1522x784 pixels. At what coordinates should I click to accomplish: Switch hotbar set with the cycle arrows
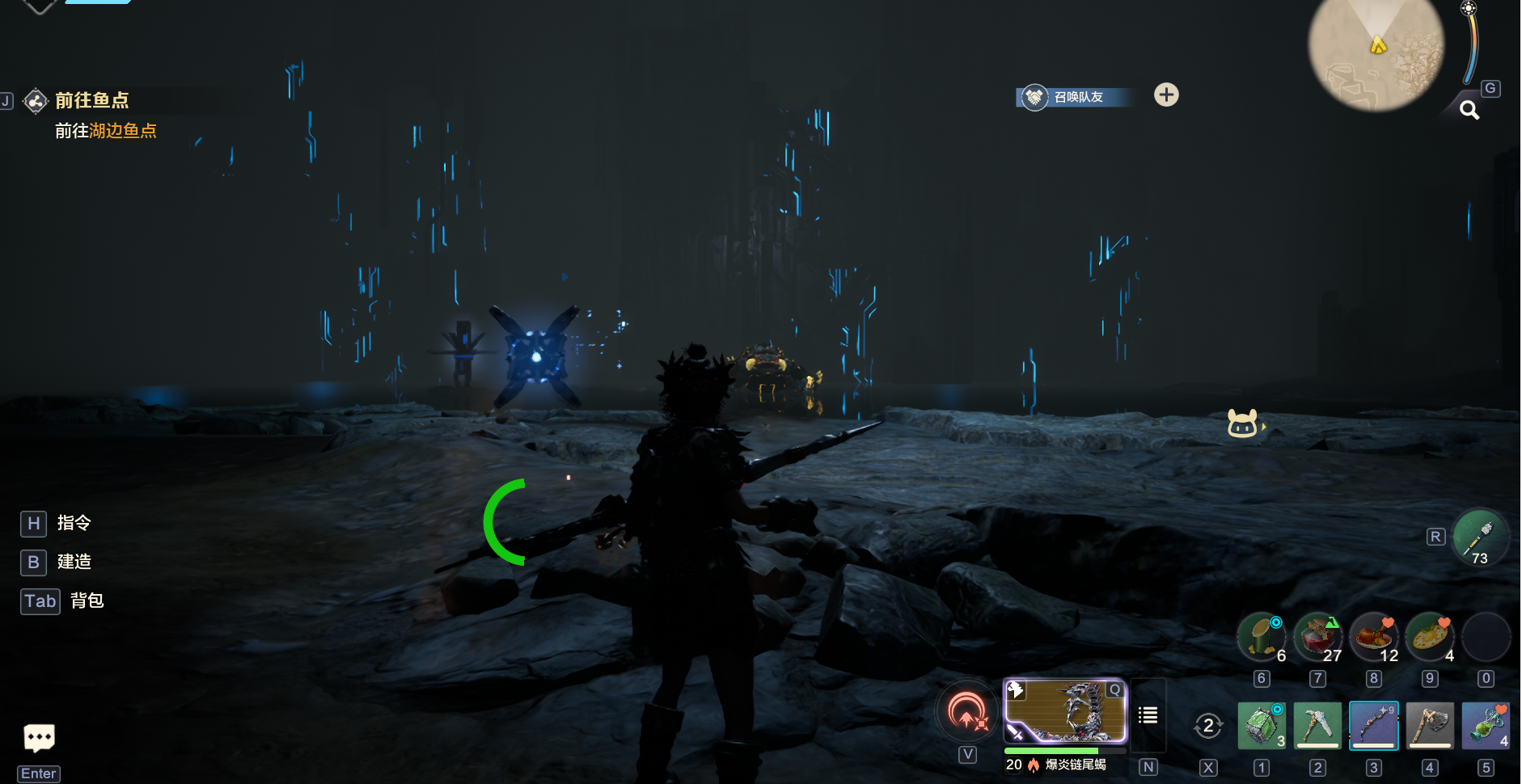pyautogui.click(x=1208, y=726)
